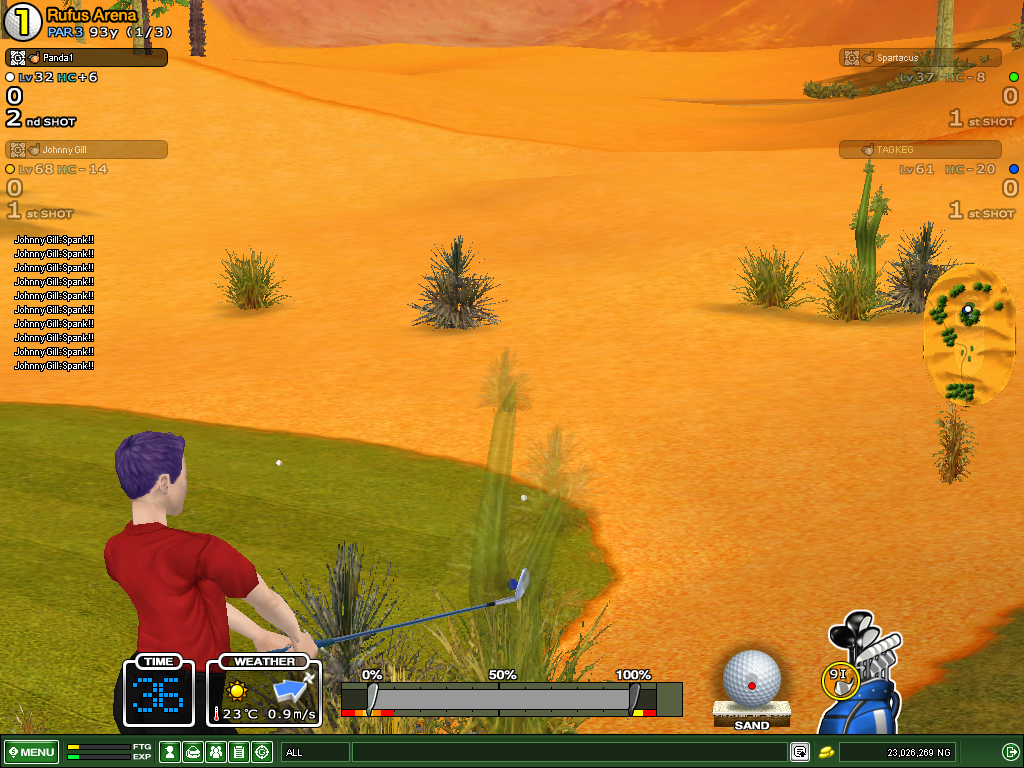Select JohnnyGill player name panel
This screenshot has height=768, width=1024.
(86, 150)
